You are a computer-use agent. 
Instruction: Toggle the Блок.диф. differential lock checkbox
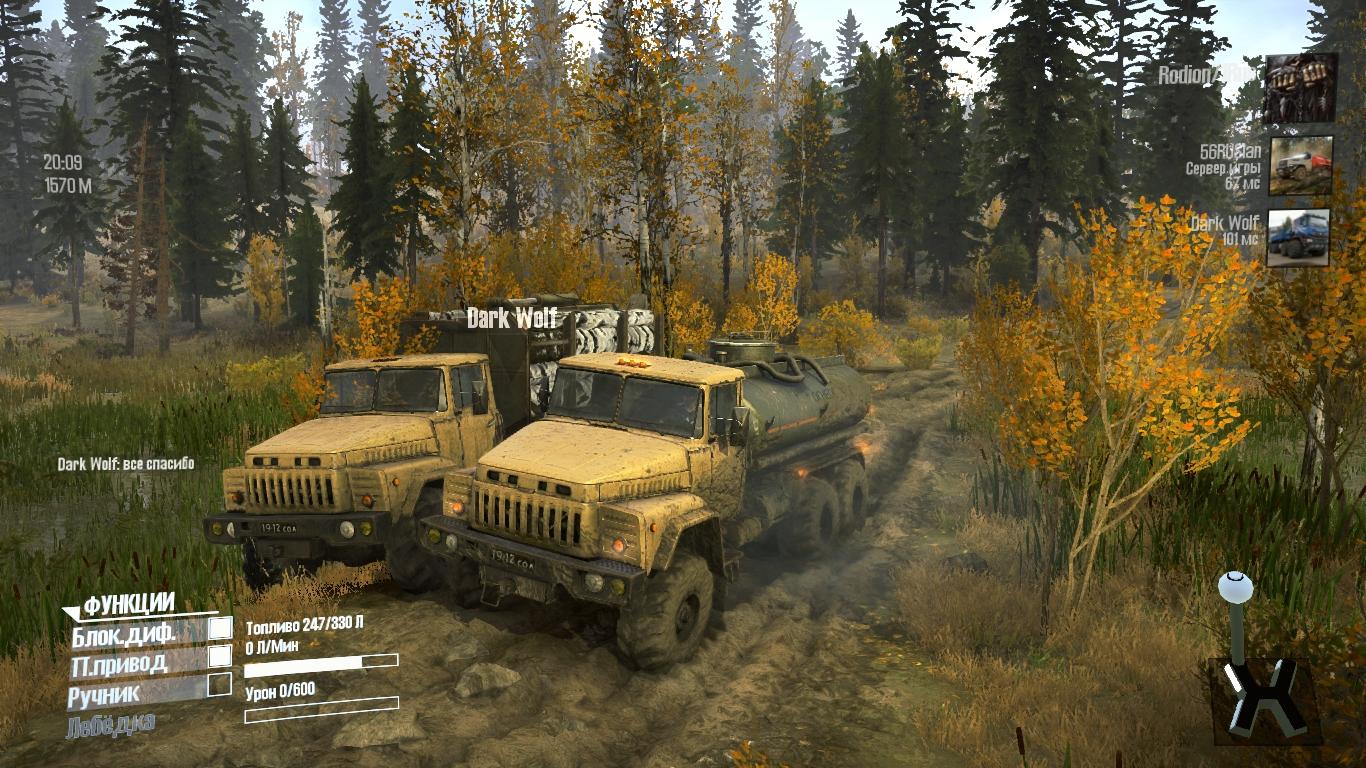[x=220, y=629]
